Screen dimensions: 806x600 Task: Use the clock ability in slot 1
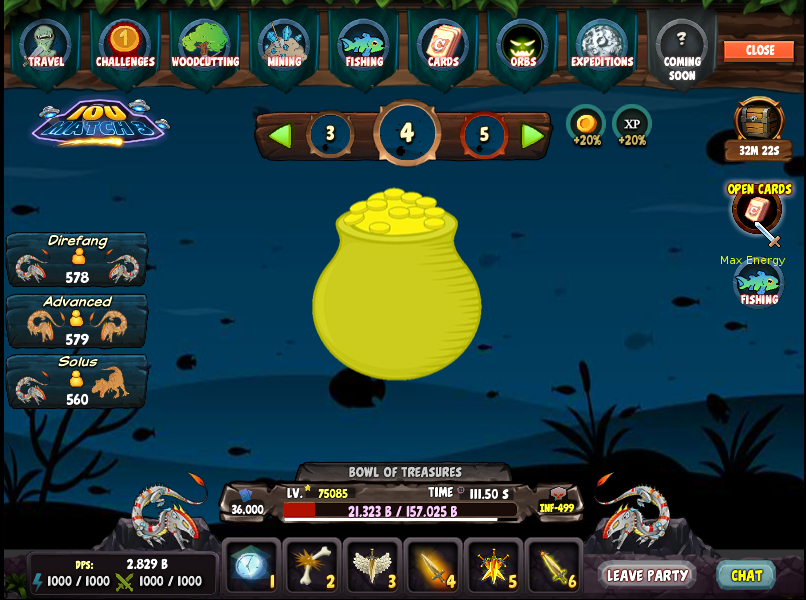click(250, 567)
